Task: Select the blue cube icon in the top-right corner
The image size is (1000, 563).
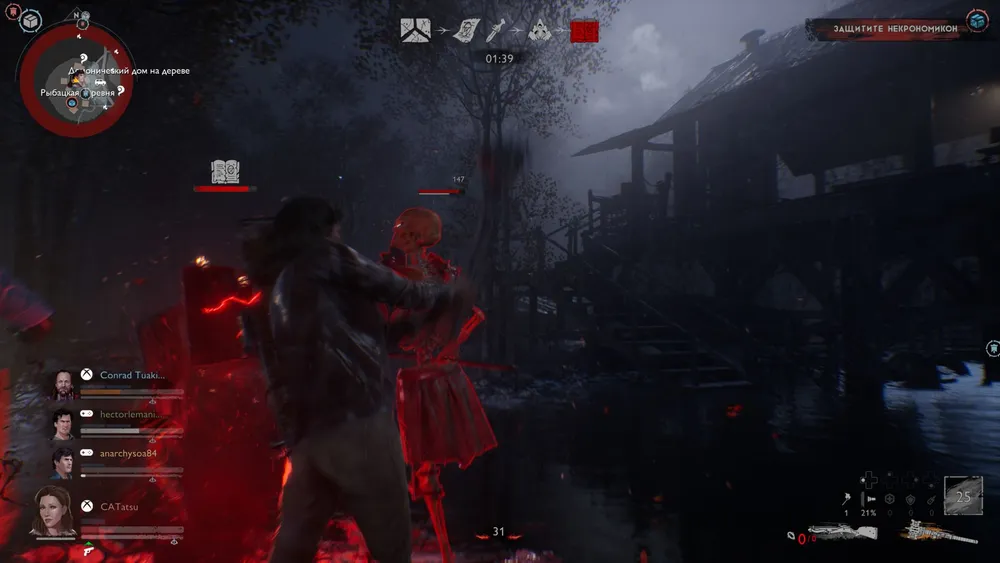Action: 977,20
